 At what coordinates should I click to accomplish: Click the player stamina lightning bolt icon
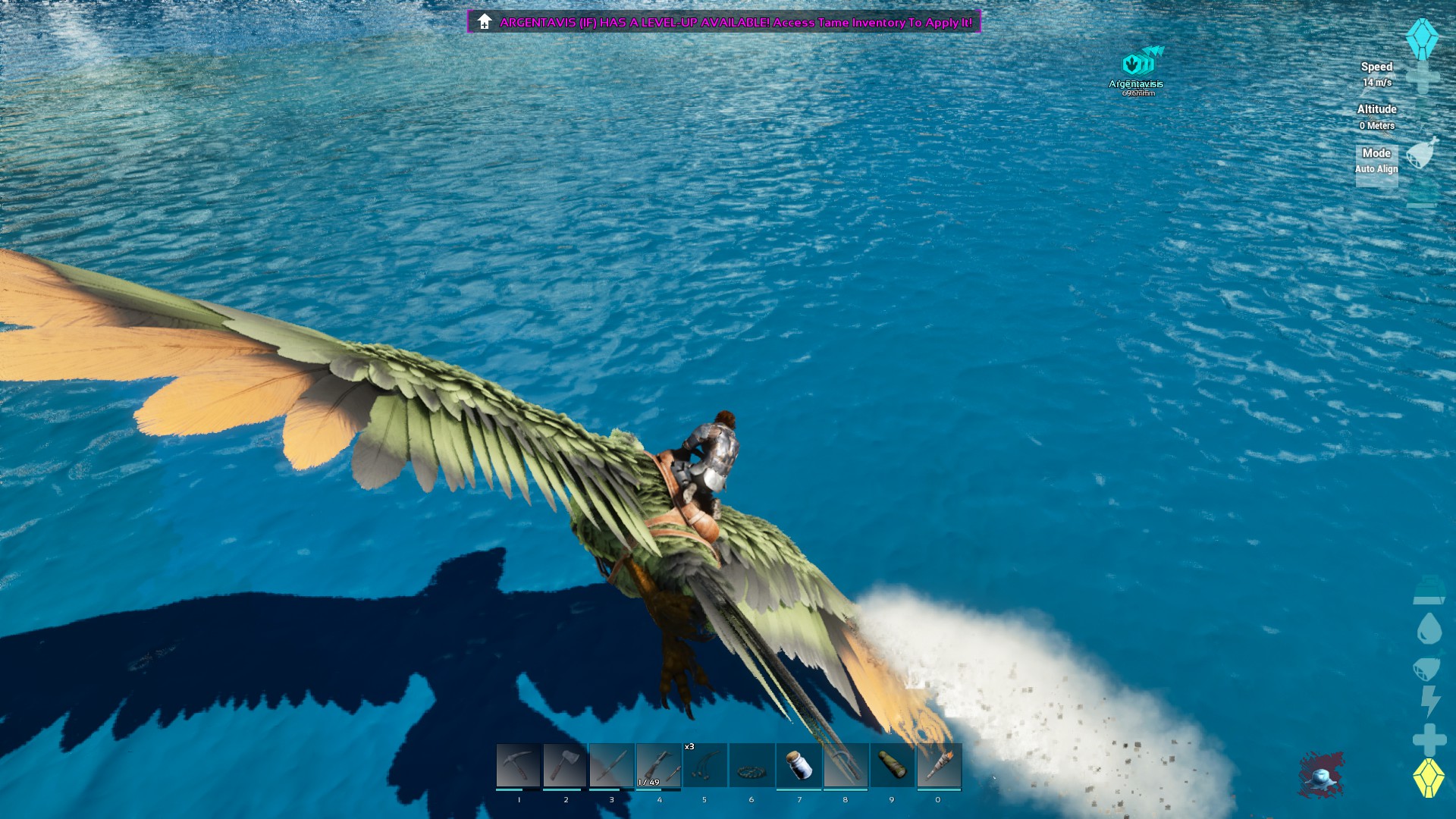point(1430,700)
